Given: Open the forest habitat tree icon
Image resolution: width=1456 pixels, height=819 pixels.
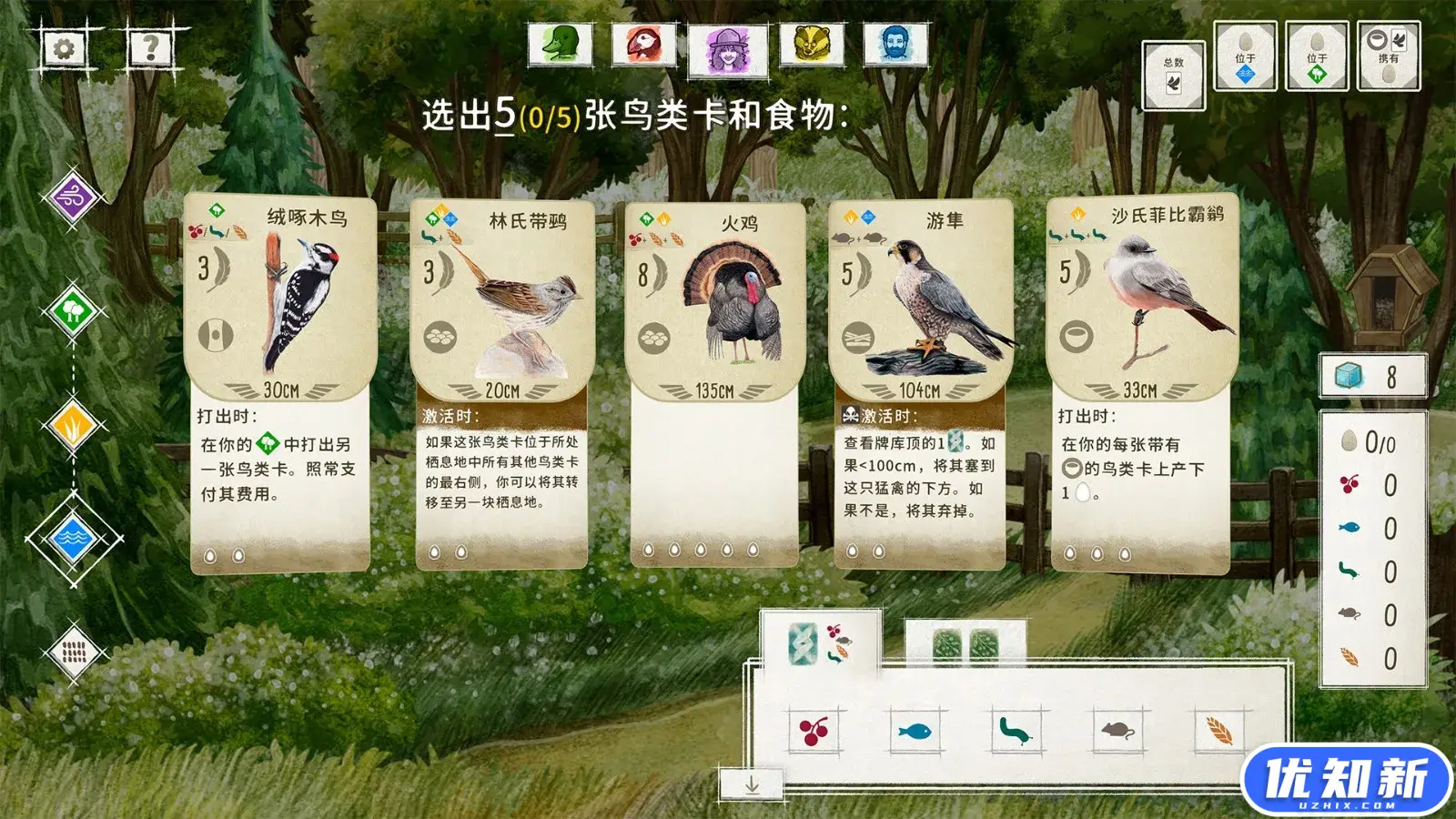Looking at the screenshot, I should (74, 312).
